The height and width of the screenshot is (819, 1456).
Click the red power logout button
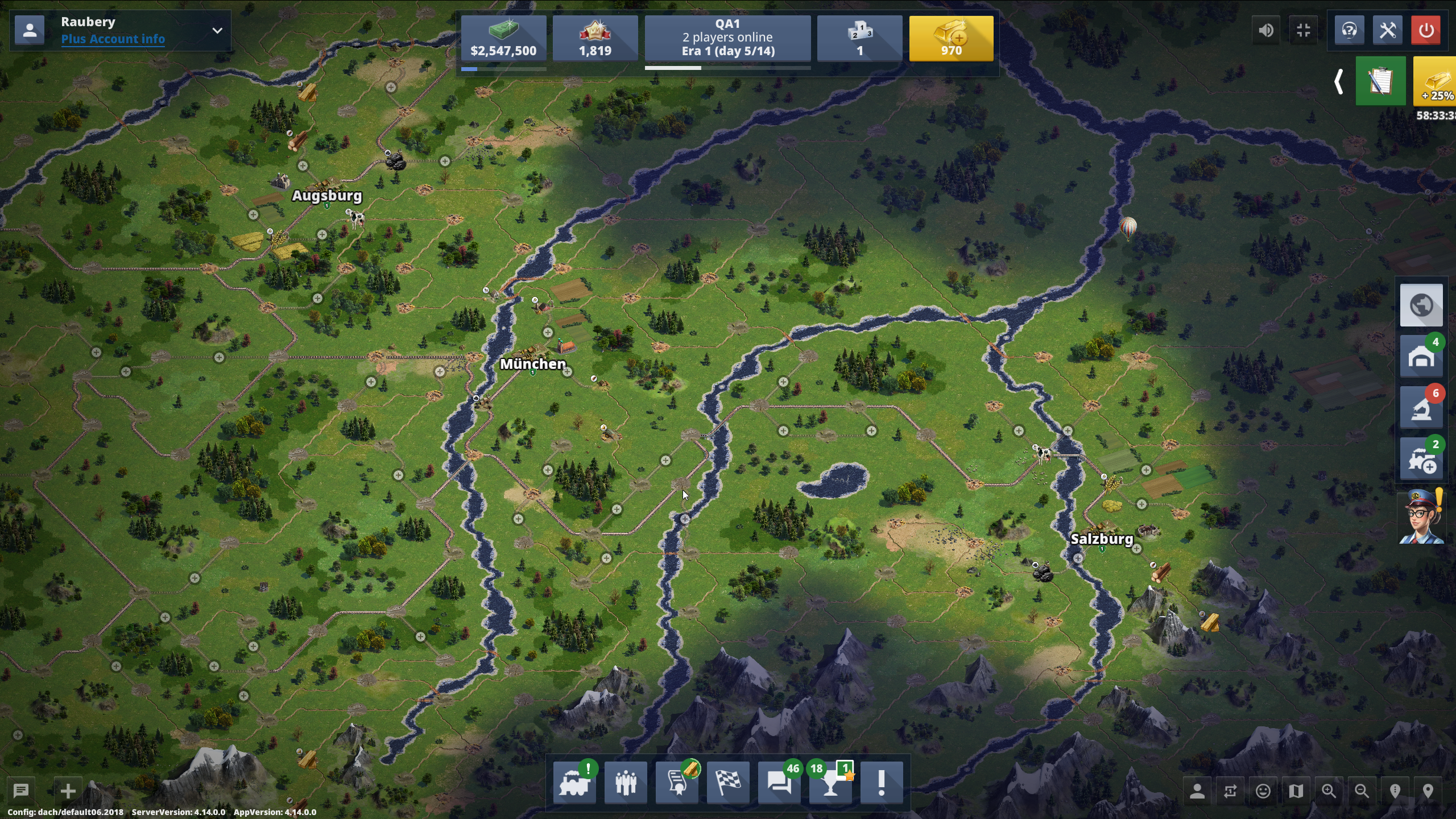(x=1426, y=31)
